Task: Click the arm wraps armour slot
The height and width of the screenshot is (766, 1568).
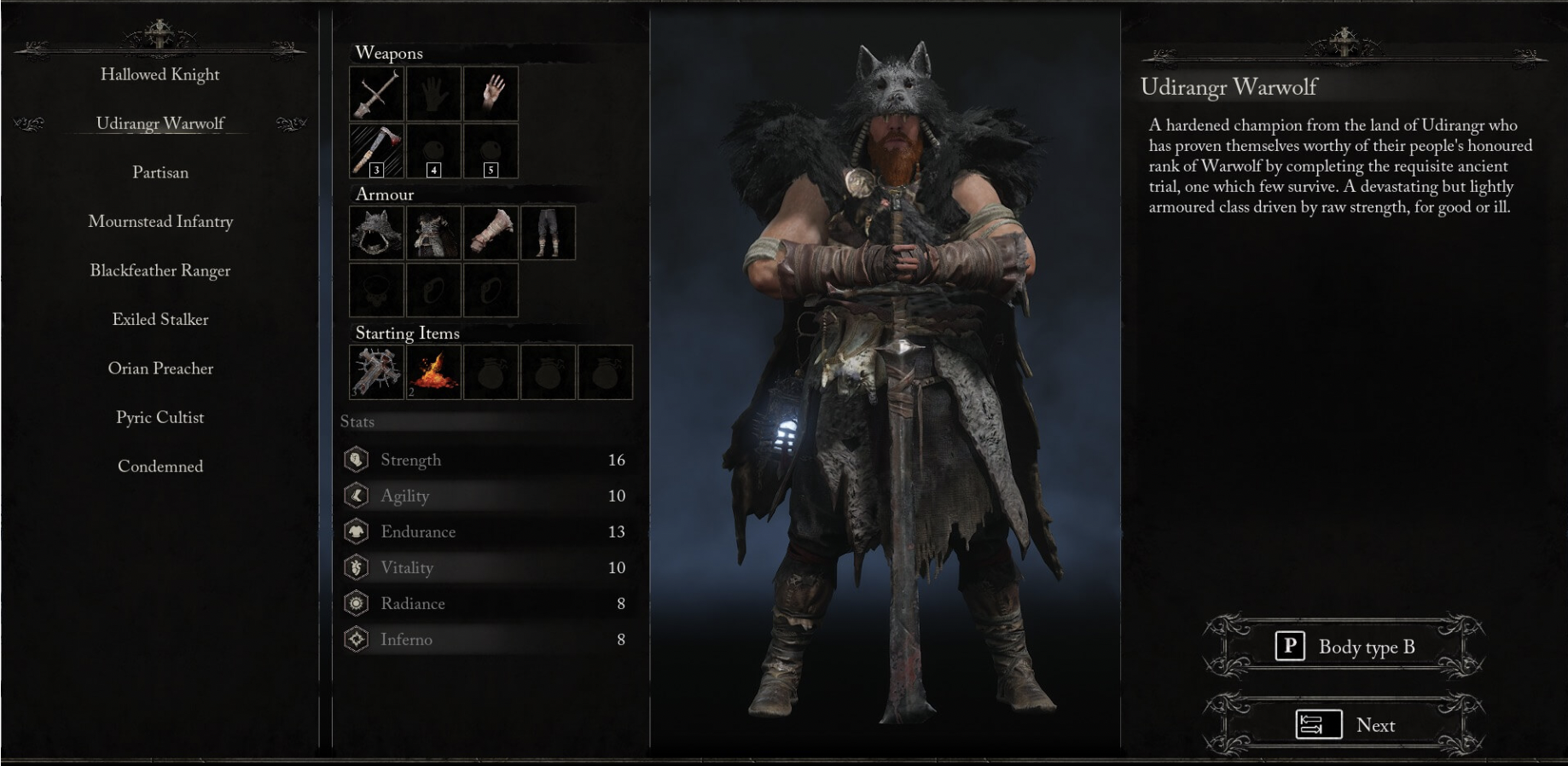Action: pos(490,233)
